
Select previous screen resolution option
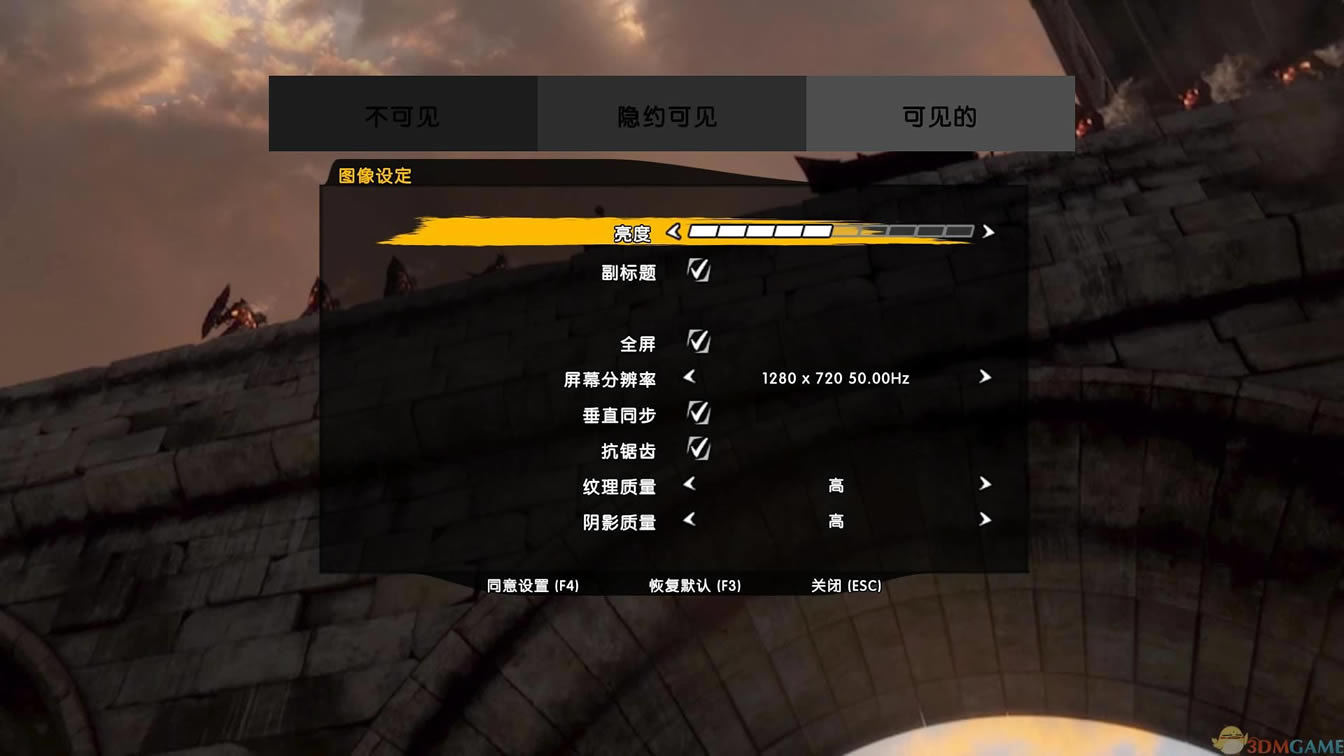(x=688, y=377)
